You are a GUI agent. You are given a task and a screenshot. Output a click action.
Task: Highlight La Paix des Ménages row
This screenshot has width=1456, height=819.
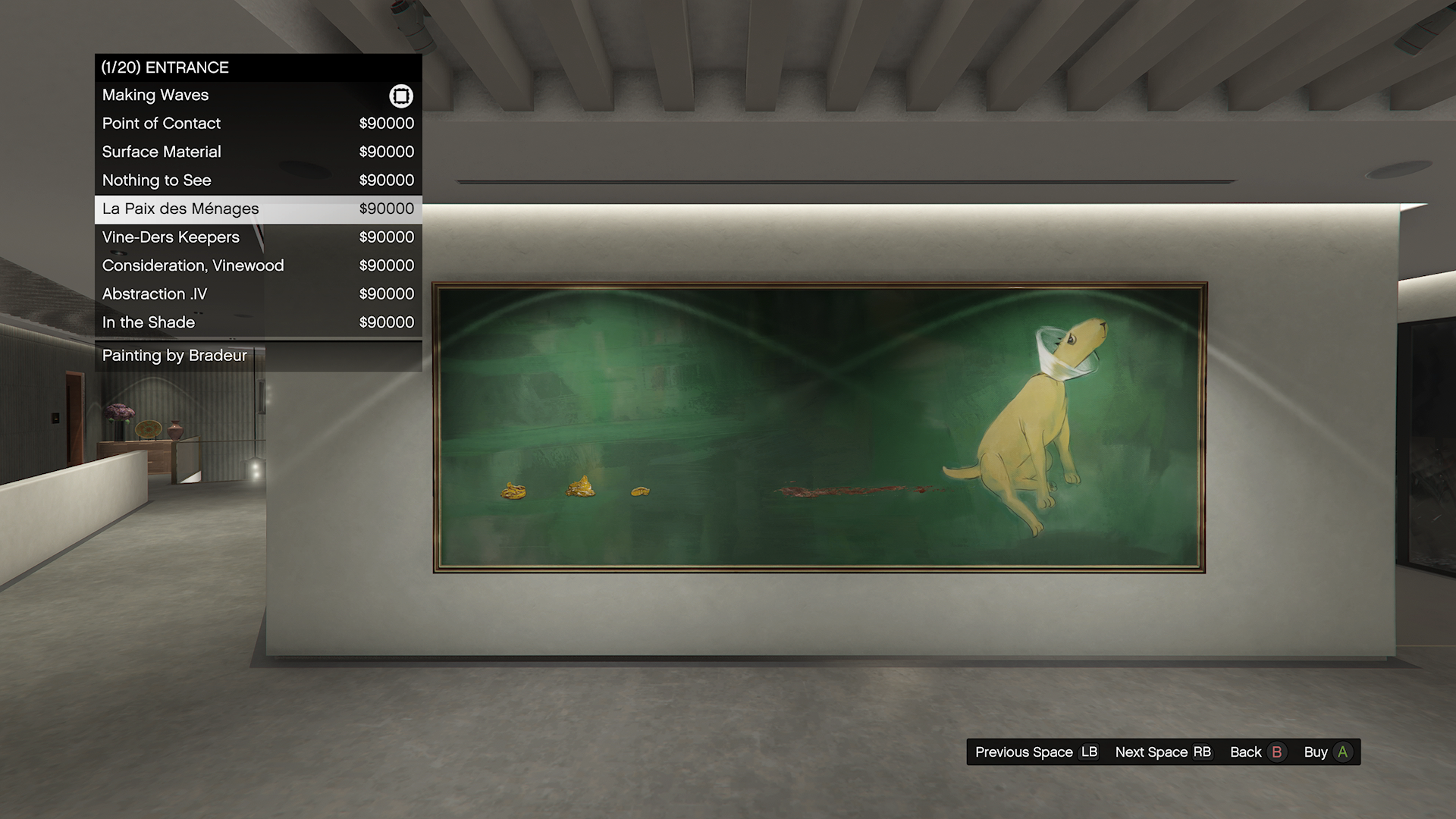pyautogui.click(x=258, y=209)
